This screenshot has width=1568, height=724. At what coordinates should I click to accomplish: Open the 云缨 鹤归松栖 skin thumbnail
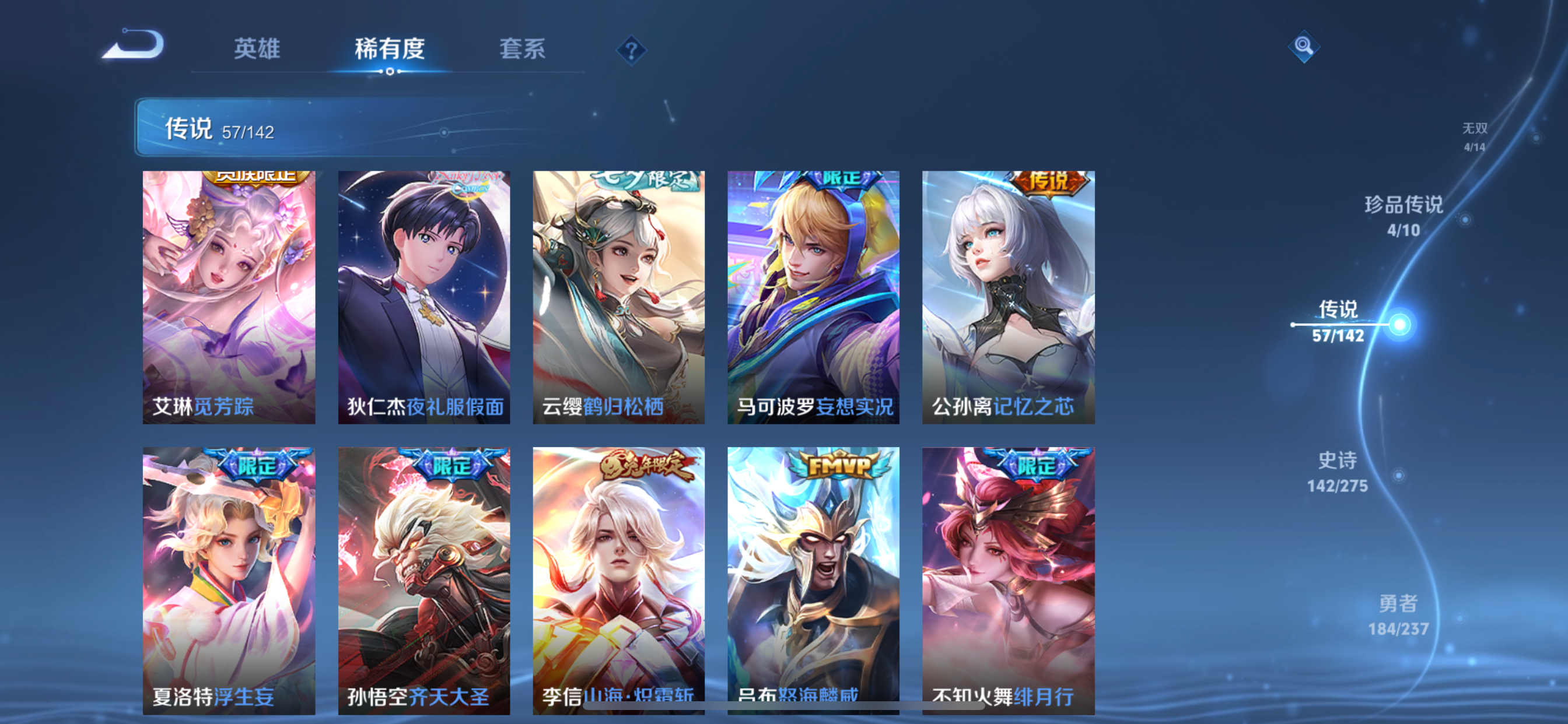coord(618,298)
